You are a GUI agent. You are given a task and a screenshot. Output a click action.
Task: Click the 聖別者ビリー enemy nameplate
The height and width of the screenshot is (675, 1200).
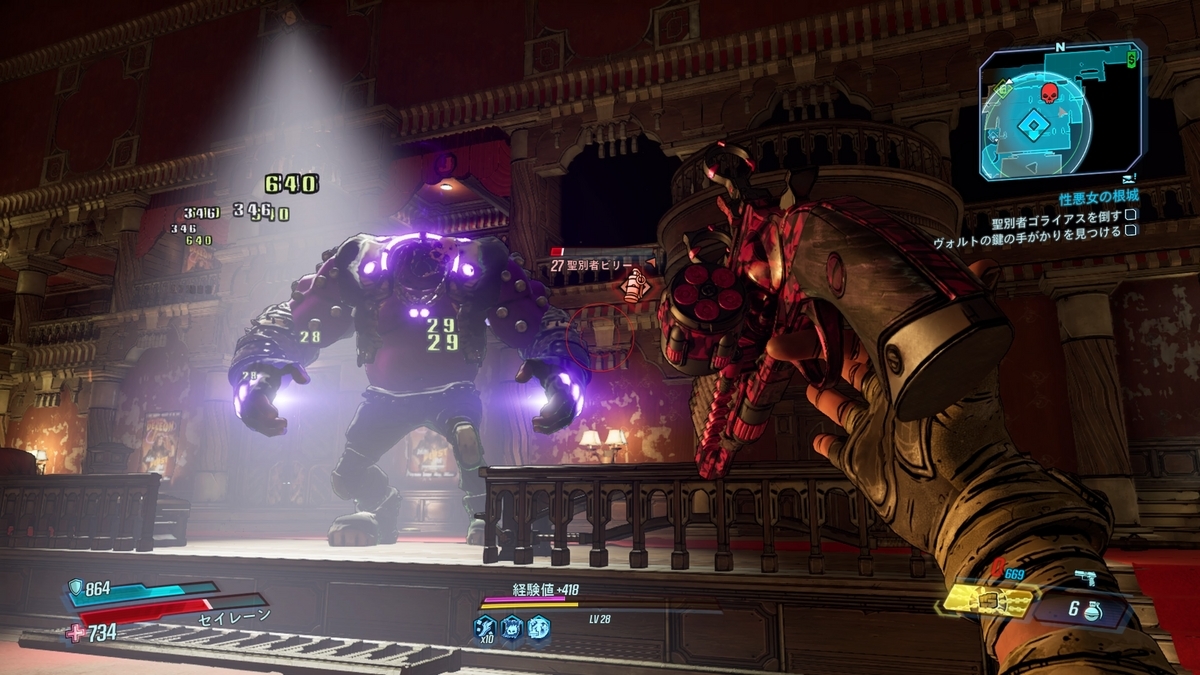(x=595, y=265)
